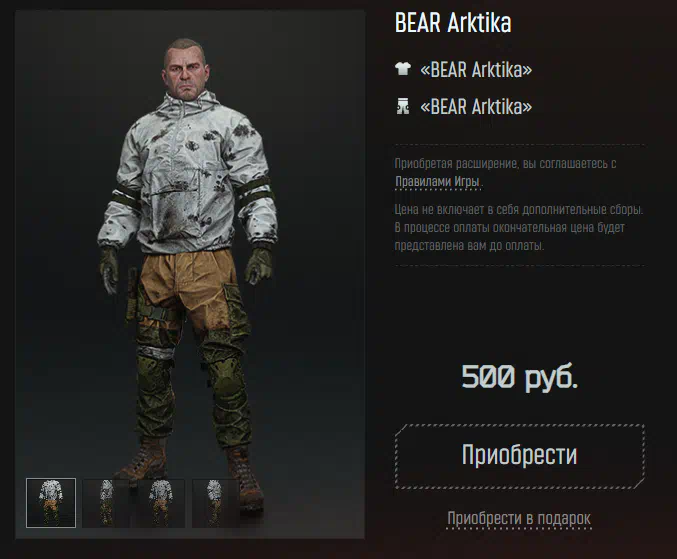
Task: Buy the outfit with the Приобрести button
Action: [519, 455]
